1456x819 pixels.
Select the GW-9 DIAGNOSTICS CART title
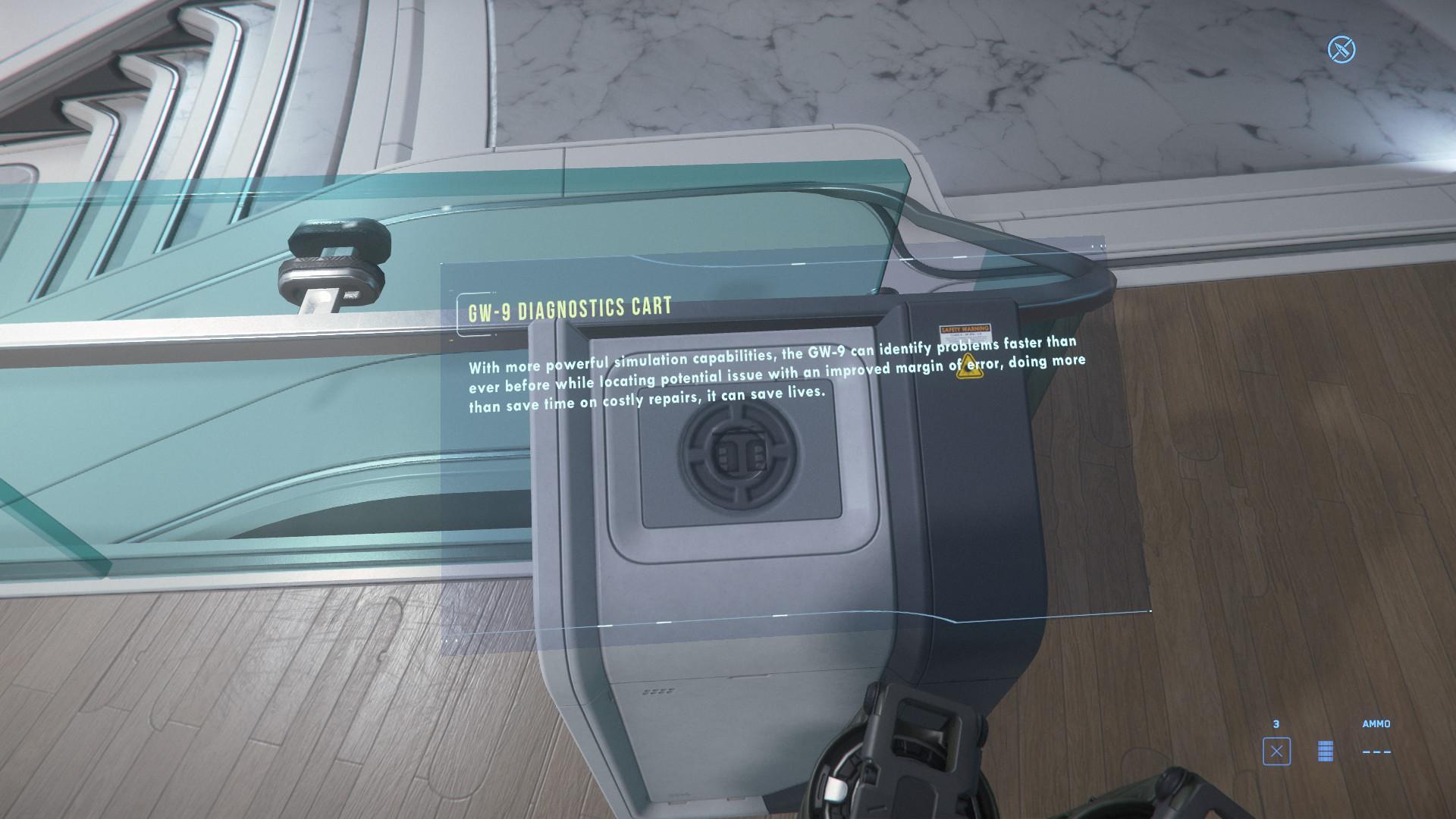[x=569, y=306]
